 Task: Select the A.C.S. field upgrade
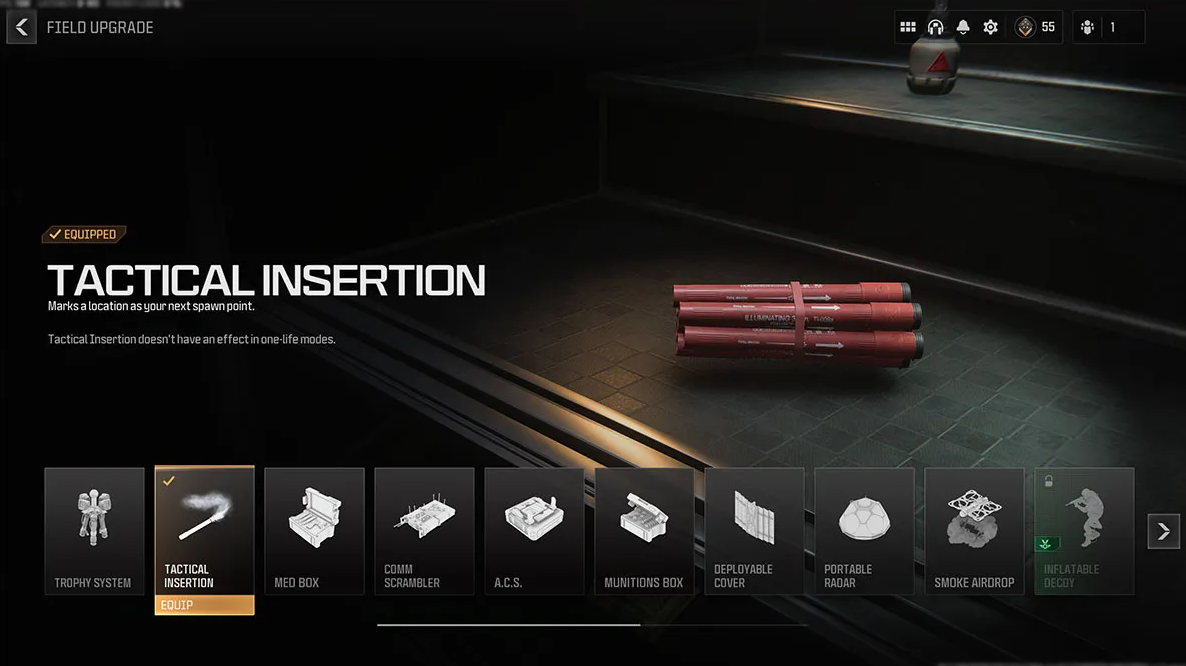(x=534, y=531)
